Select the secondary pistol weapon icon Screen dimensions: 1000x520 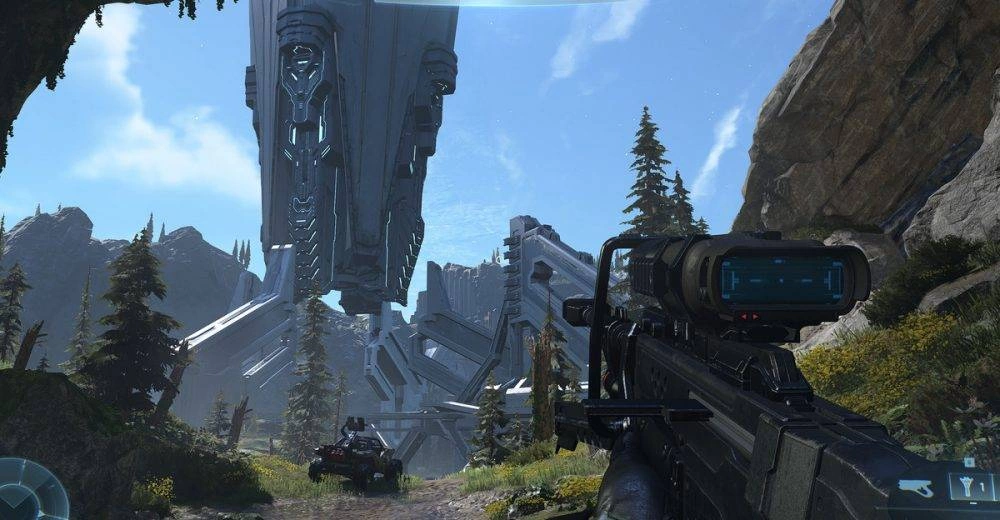[x=916, y=488]
